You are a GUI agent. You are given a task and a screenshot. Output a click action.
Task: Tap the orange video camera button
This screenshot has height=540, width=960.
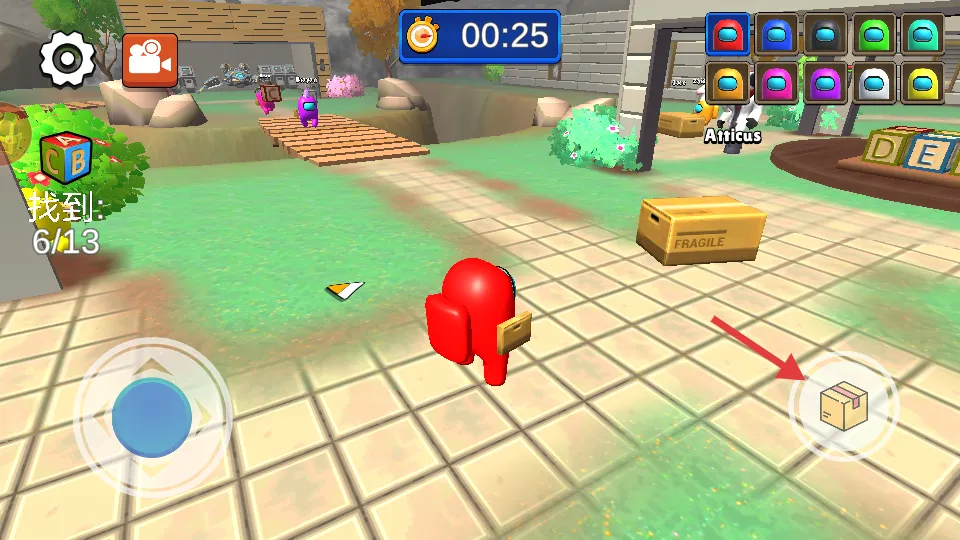tap(150, 60)
